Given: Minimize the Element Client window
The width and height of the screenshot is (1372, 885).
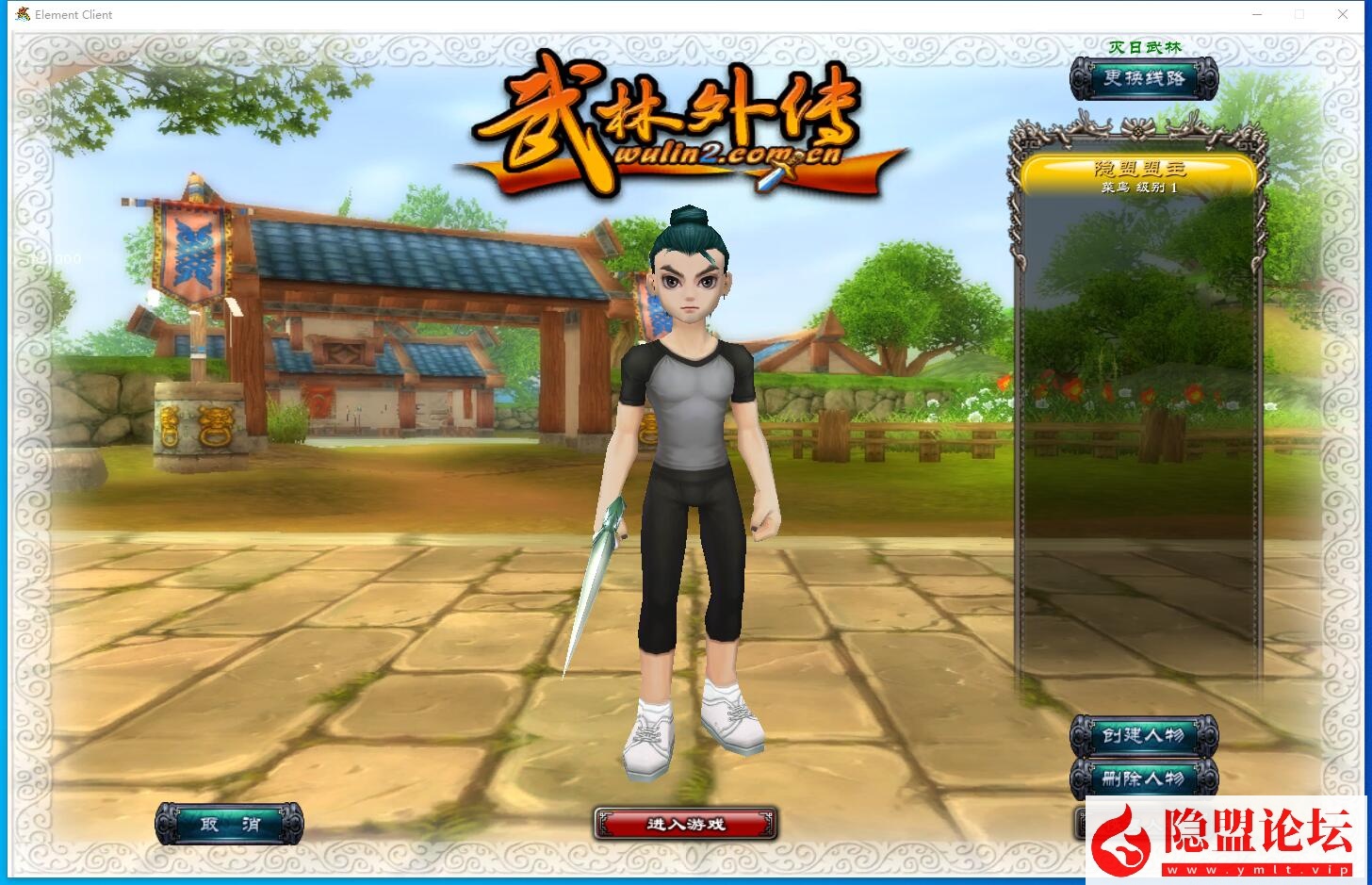Looking at the screenshot, I should (1257, 14).
